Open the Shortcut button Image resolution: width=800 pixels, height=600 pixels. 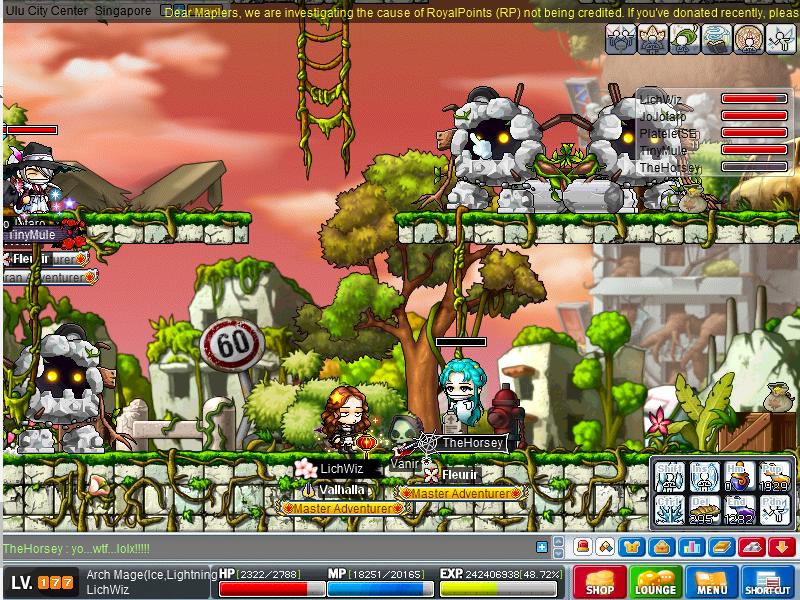[x=768, y=582]
